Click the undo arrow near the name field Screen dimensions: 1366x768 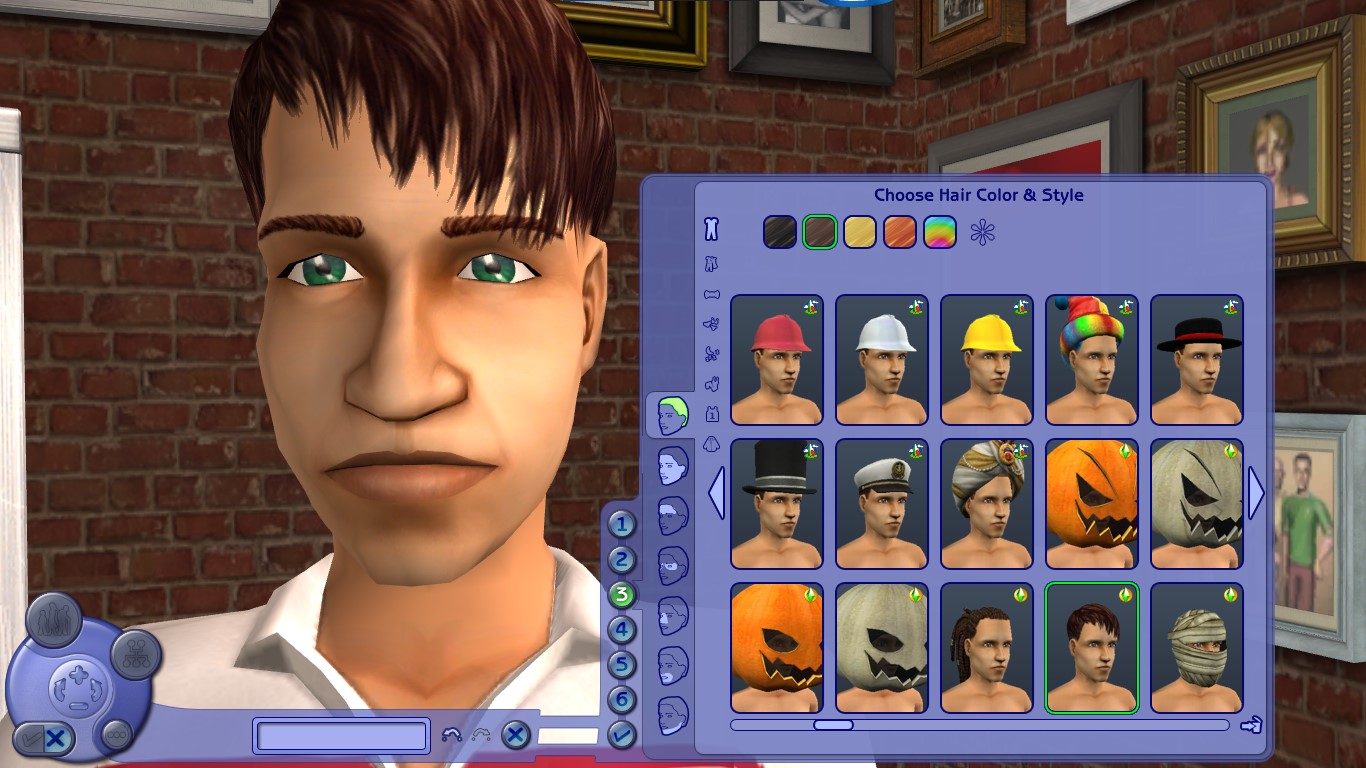[450, 735]
